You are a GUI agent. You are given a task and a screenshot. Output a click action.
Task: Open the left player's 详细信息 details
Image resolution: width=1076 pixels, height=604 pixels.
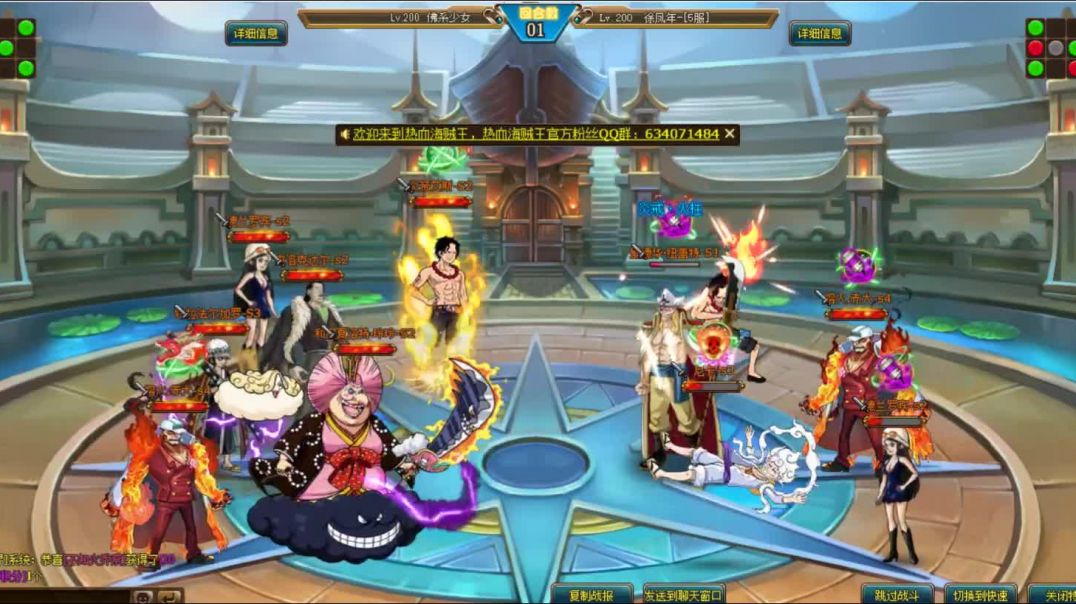[256, 33]
